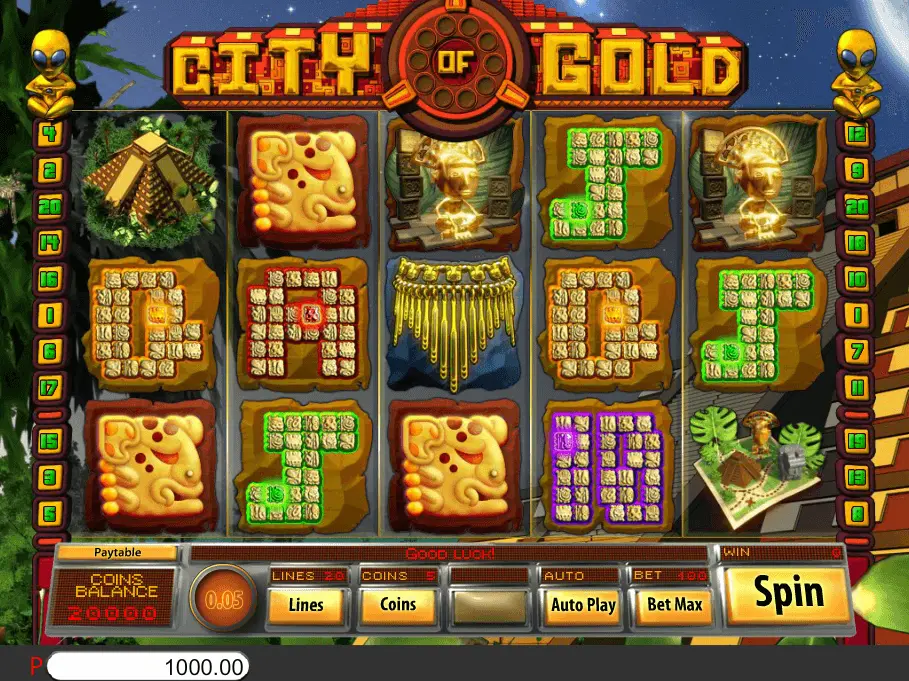
Task: Change the 0.05 coin value chip
Action: point(223,600)
